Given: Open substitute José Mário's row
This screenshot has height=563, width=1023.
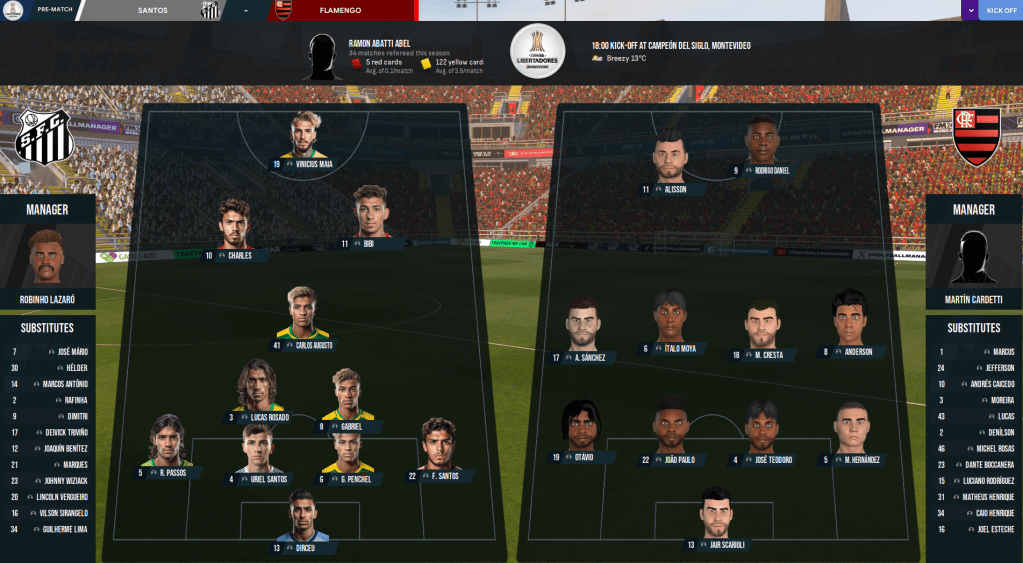Looking at the screenshot, I should pyautogui.click(x=48, y=352).
